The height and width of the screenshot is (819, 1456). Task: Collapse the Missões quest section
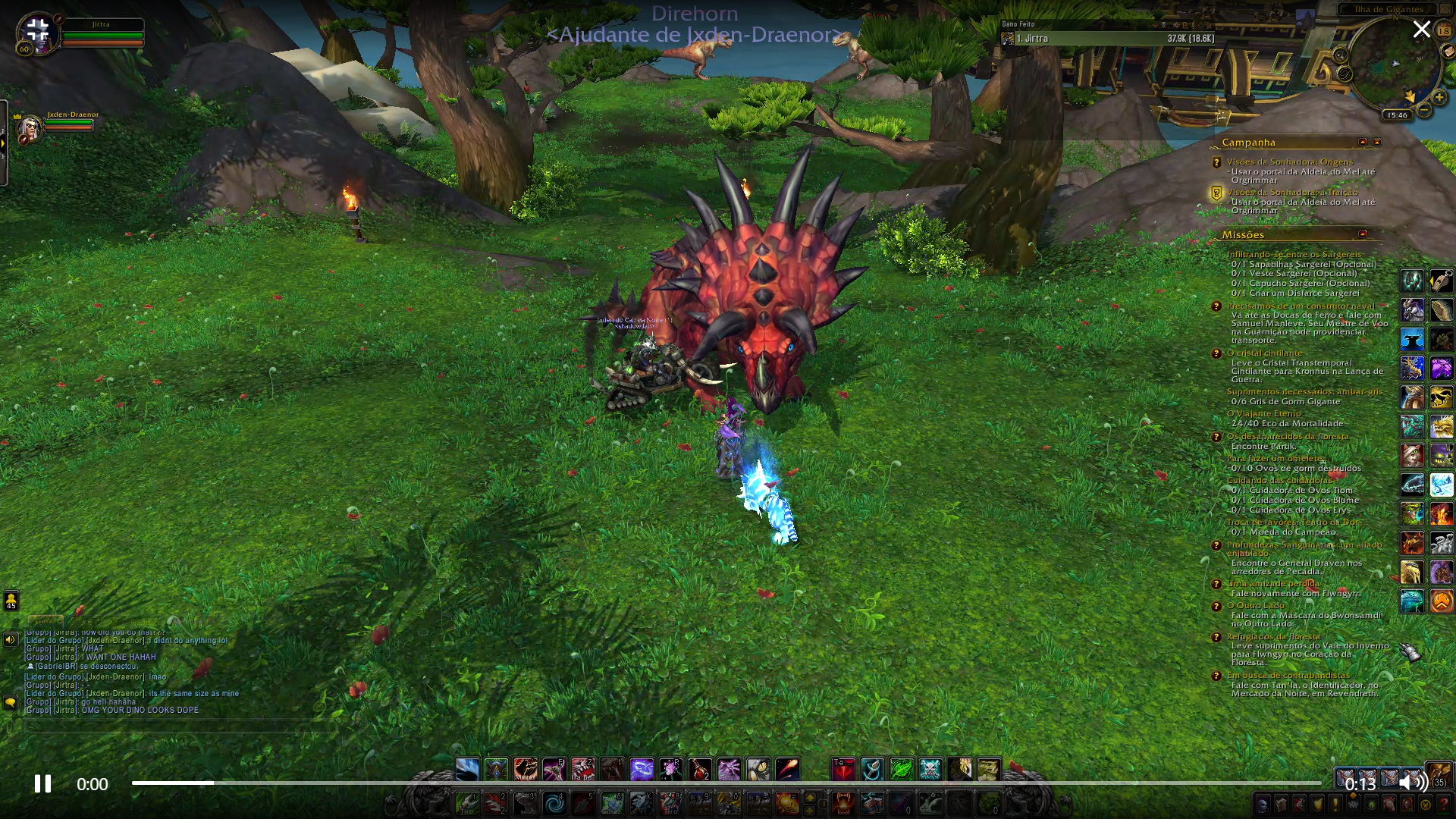[1363, 234]
